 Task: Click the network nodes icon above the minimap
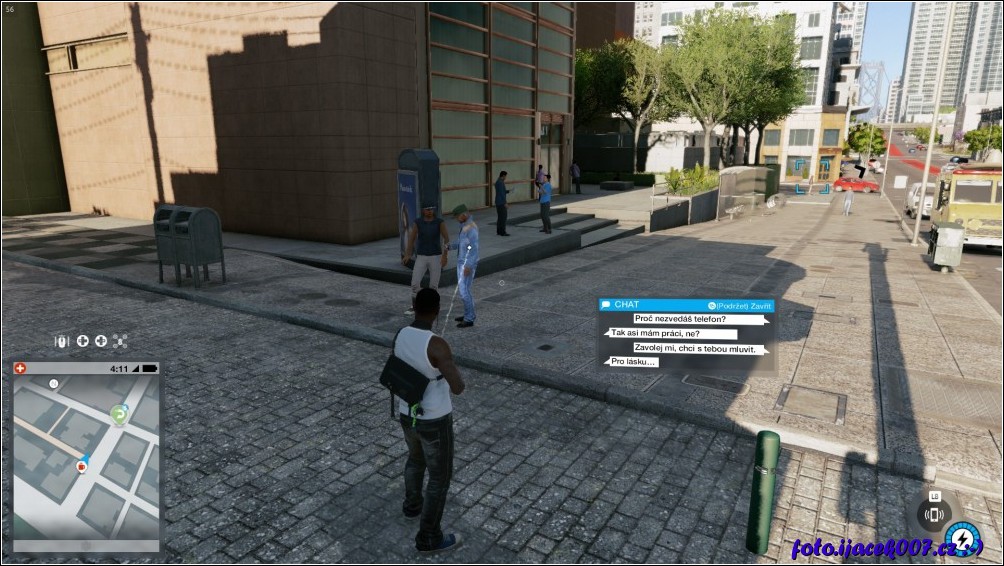tap(120, 341)
